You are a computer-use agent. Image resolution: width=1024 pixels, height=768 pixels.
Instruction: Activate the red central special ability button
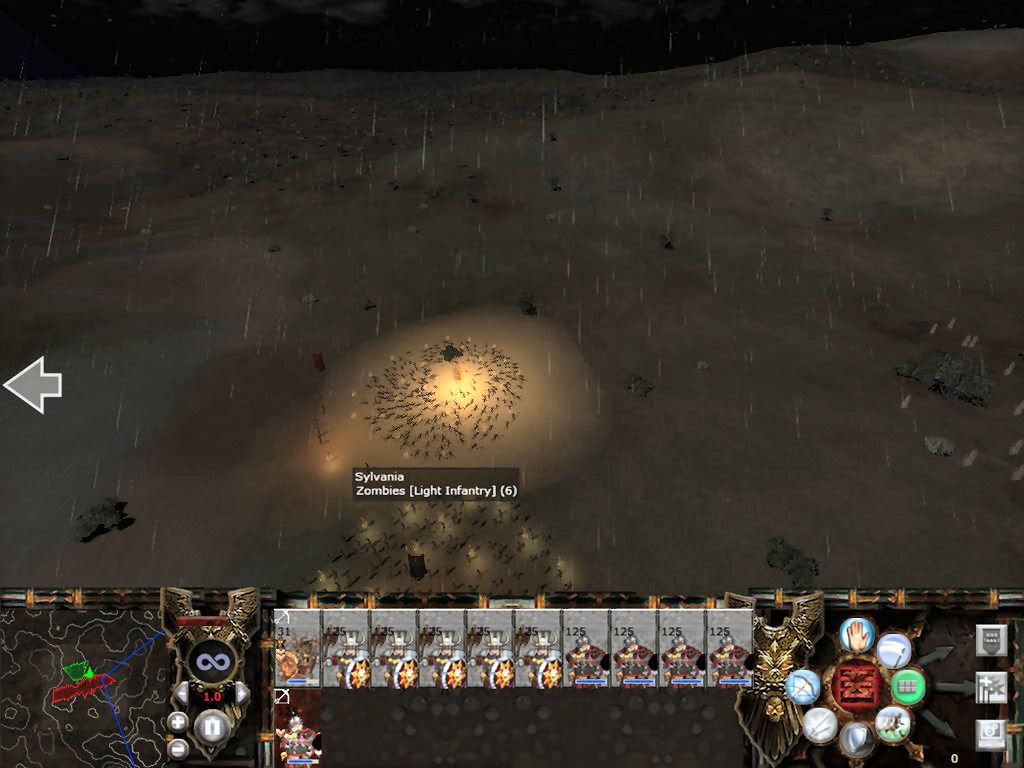click(x=856, y=686)
